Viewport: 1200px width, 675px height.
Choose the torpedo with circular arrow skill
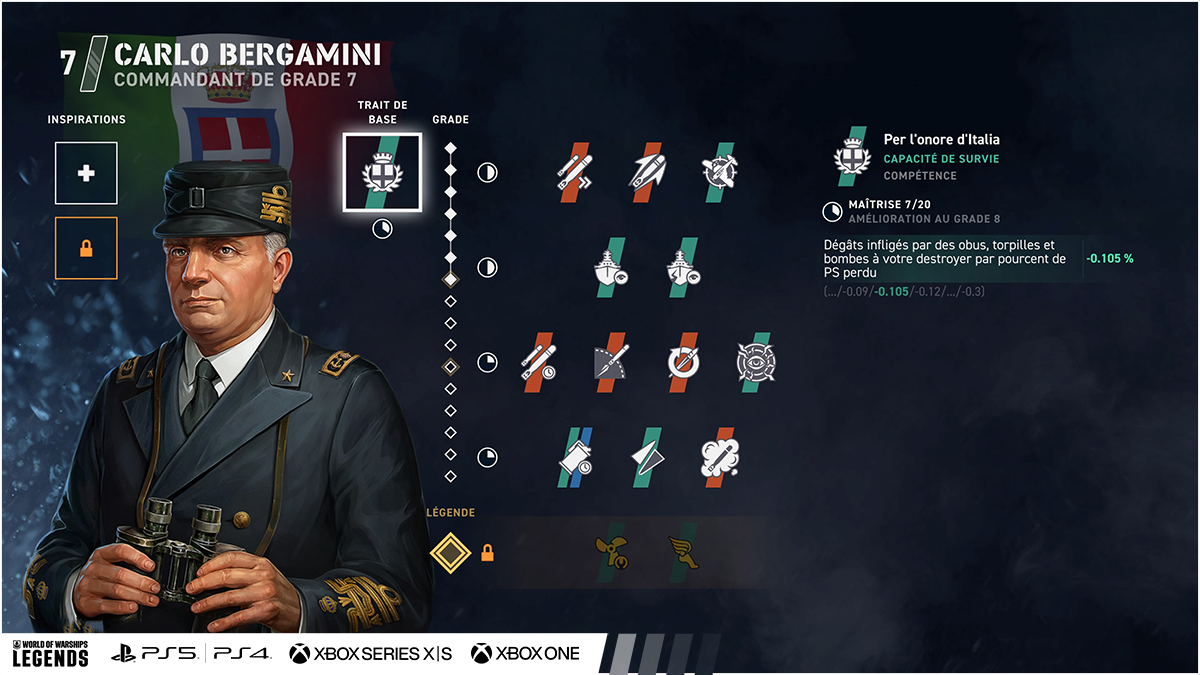tap(684, 362)
